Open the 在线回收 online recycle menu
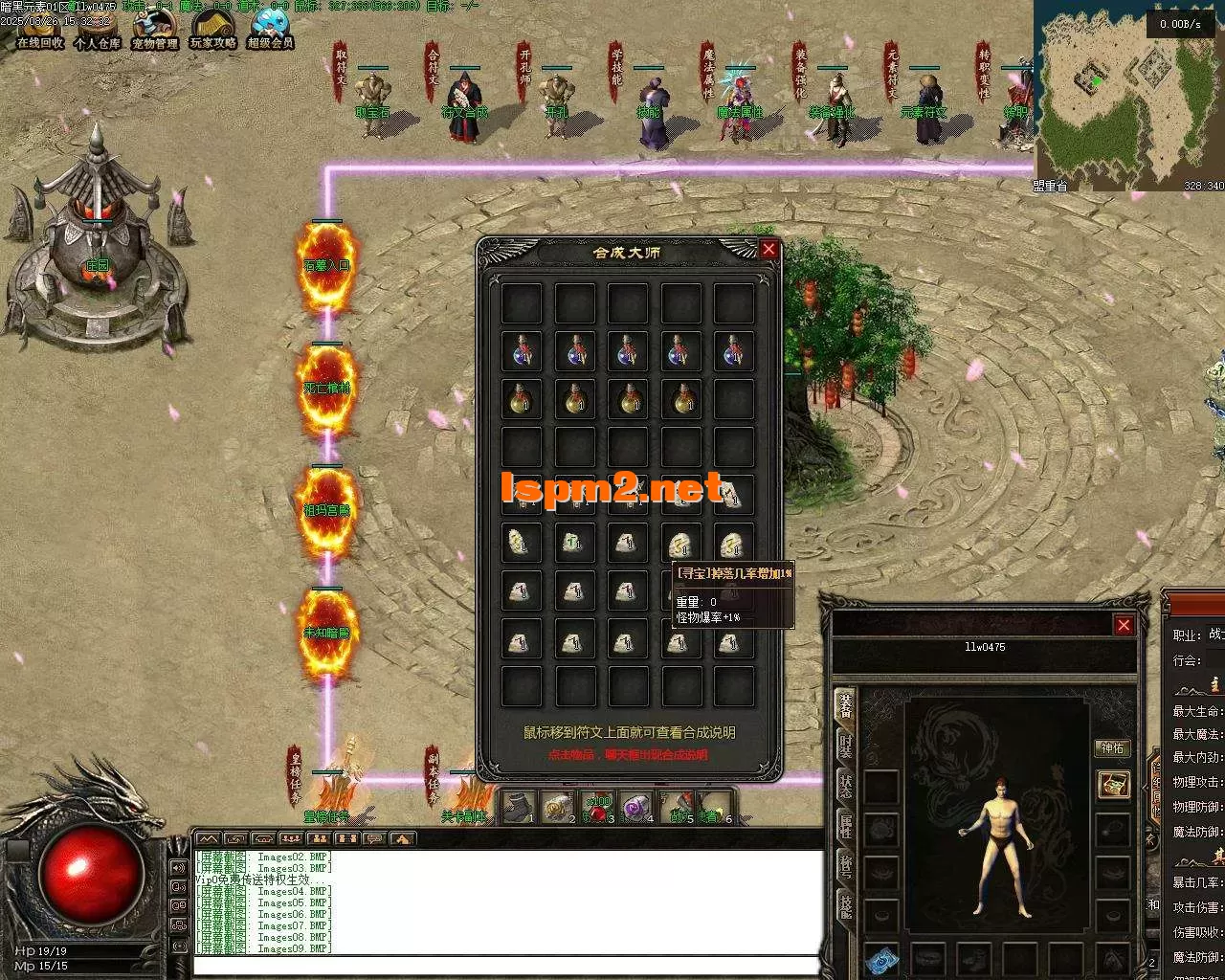This screenshot has height=980, width=1225. tap(40, 29)
